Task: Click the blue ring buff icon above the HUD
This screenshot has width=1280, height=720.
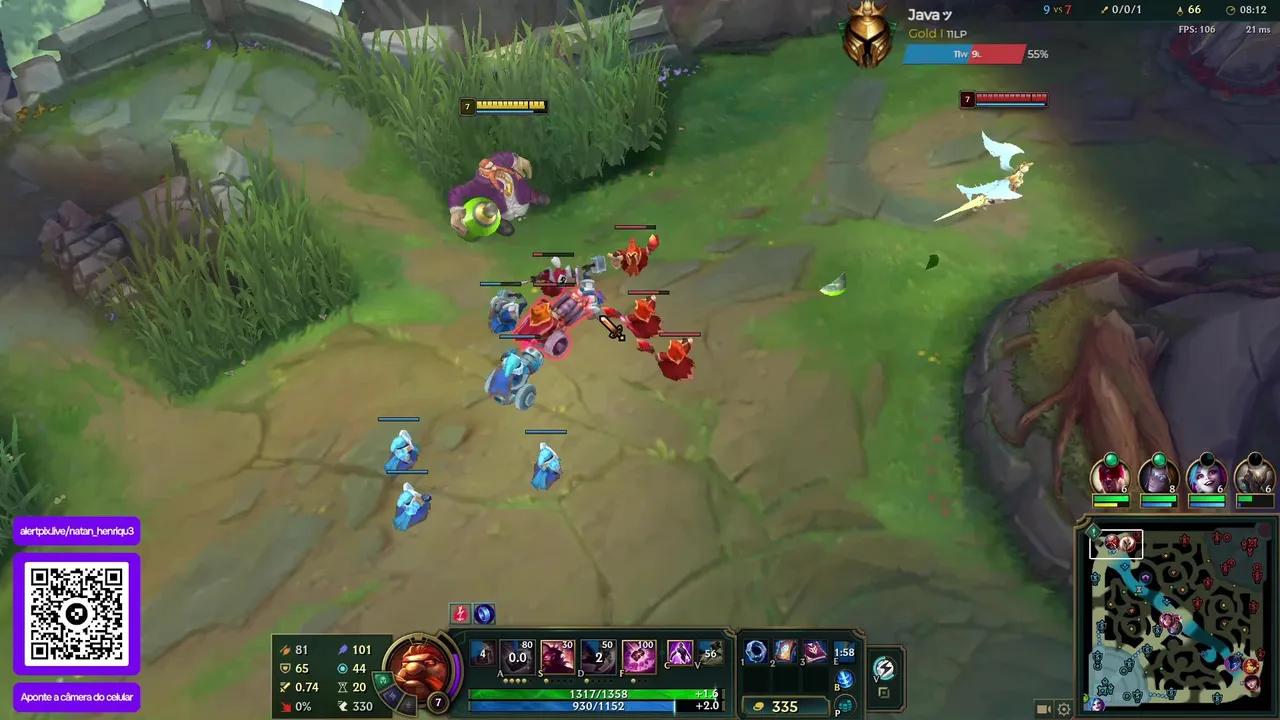Action: pos(485,615)
